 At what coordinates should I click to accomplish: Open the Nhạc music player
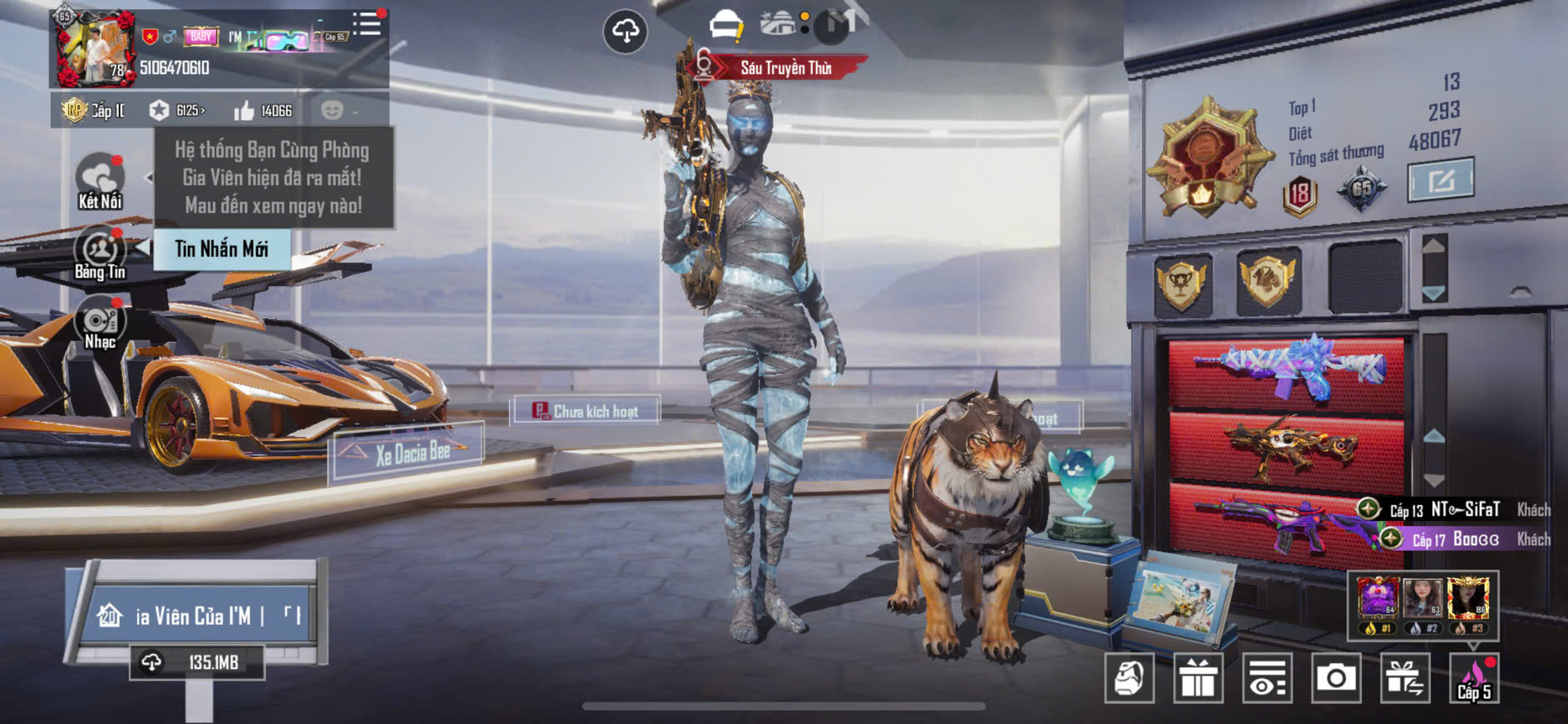tap(100, 325)
